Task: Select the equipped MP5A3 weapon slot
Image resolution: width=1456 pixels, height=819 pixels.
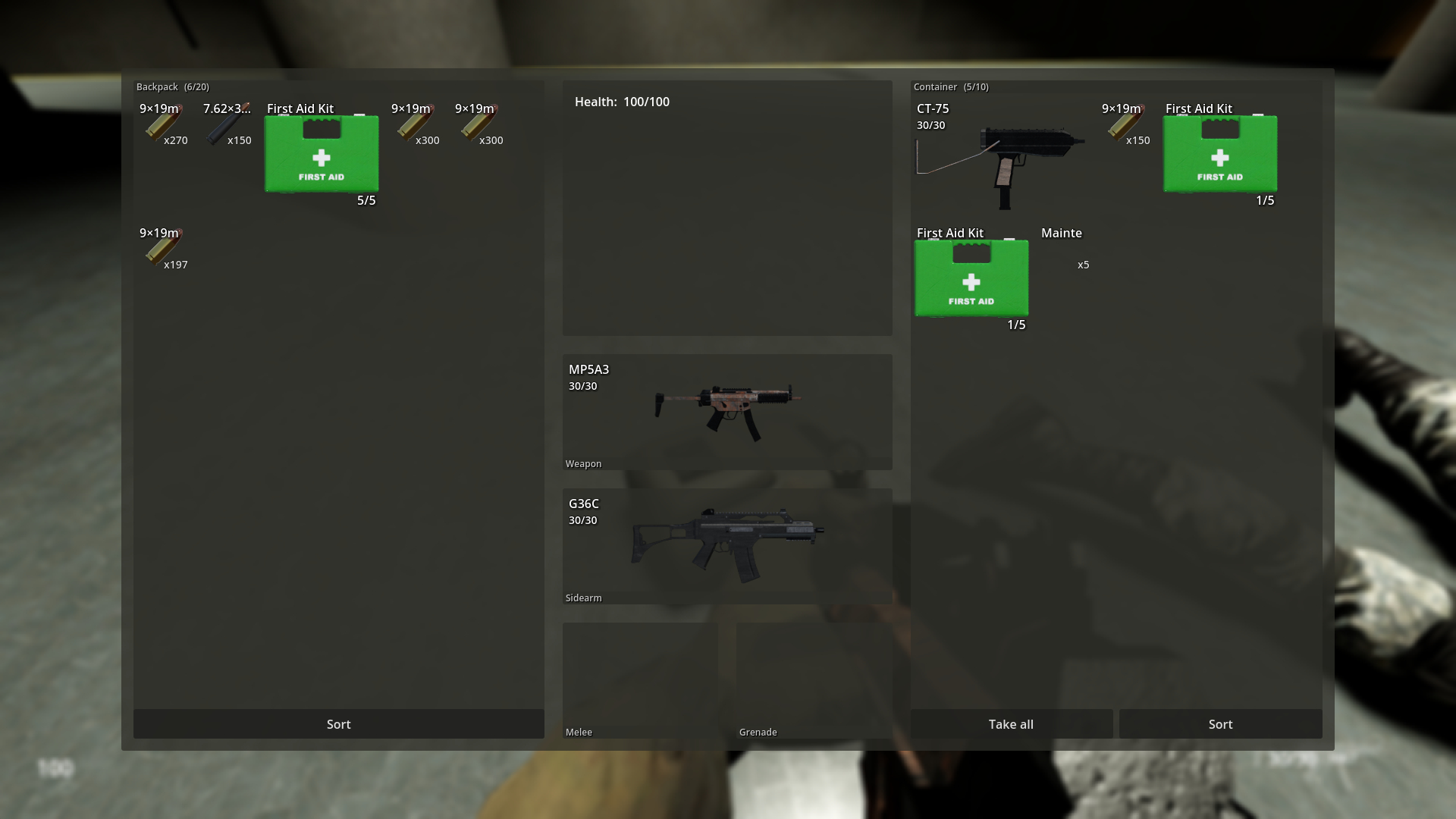Action: click(x=726, y=412)
